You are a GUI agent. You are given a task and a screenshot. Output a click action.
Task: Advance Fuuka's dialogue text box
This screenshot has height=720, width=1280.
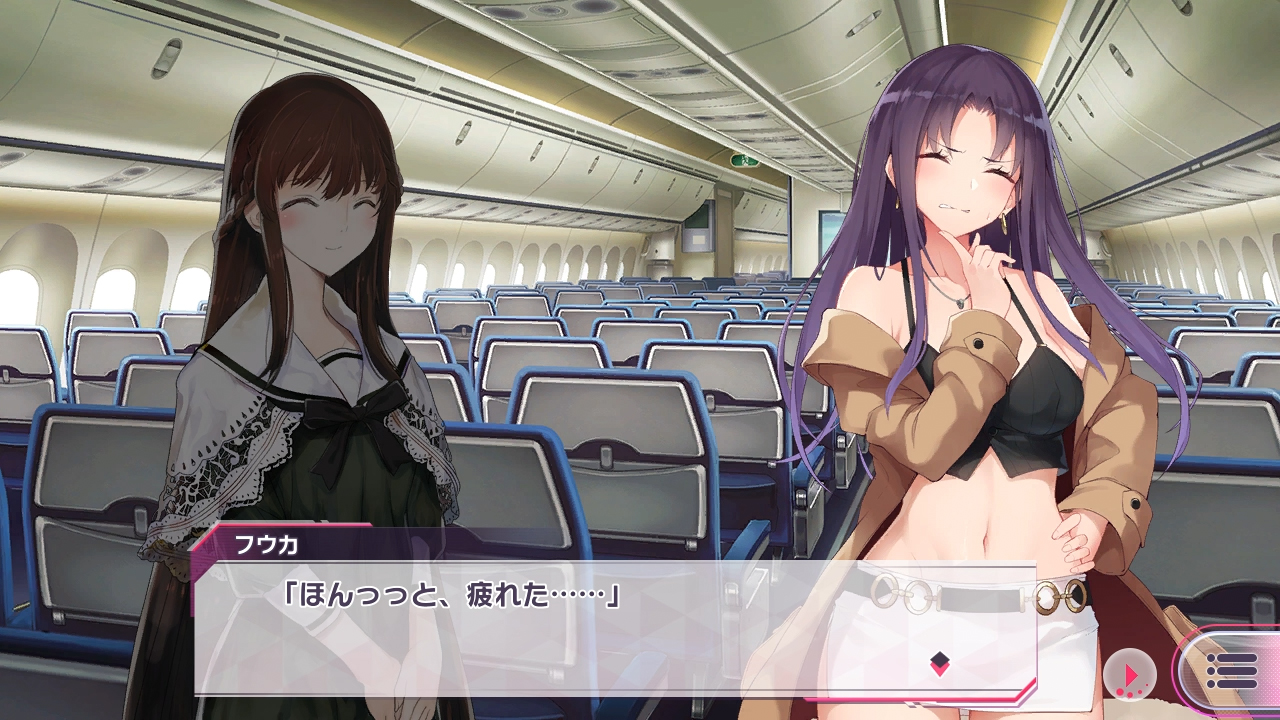click(614, 628)
